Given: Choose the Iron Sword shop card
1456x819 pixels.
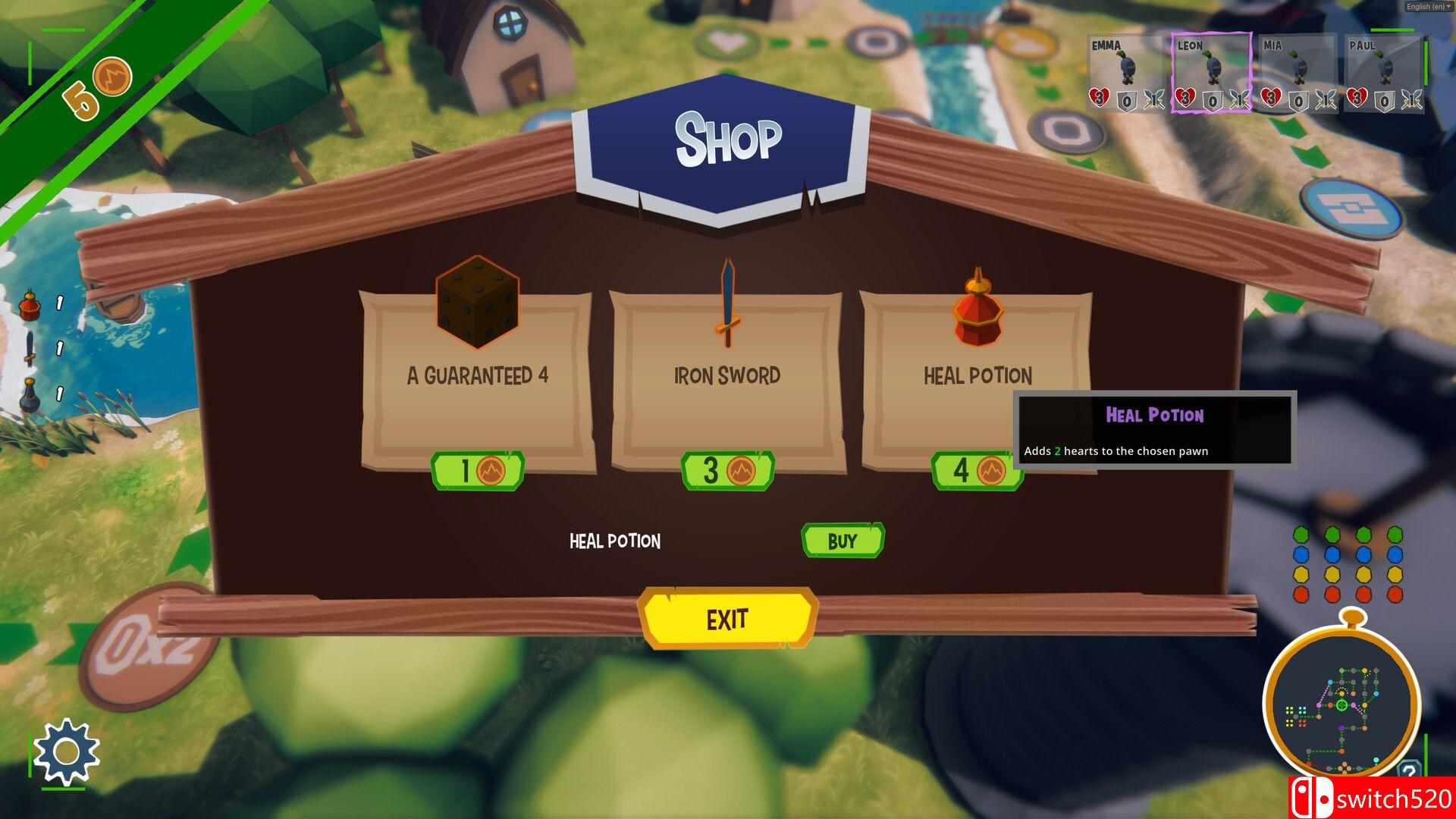Looking at the screenshot, I should tap(726, 375).
